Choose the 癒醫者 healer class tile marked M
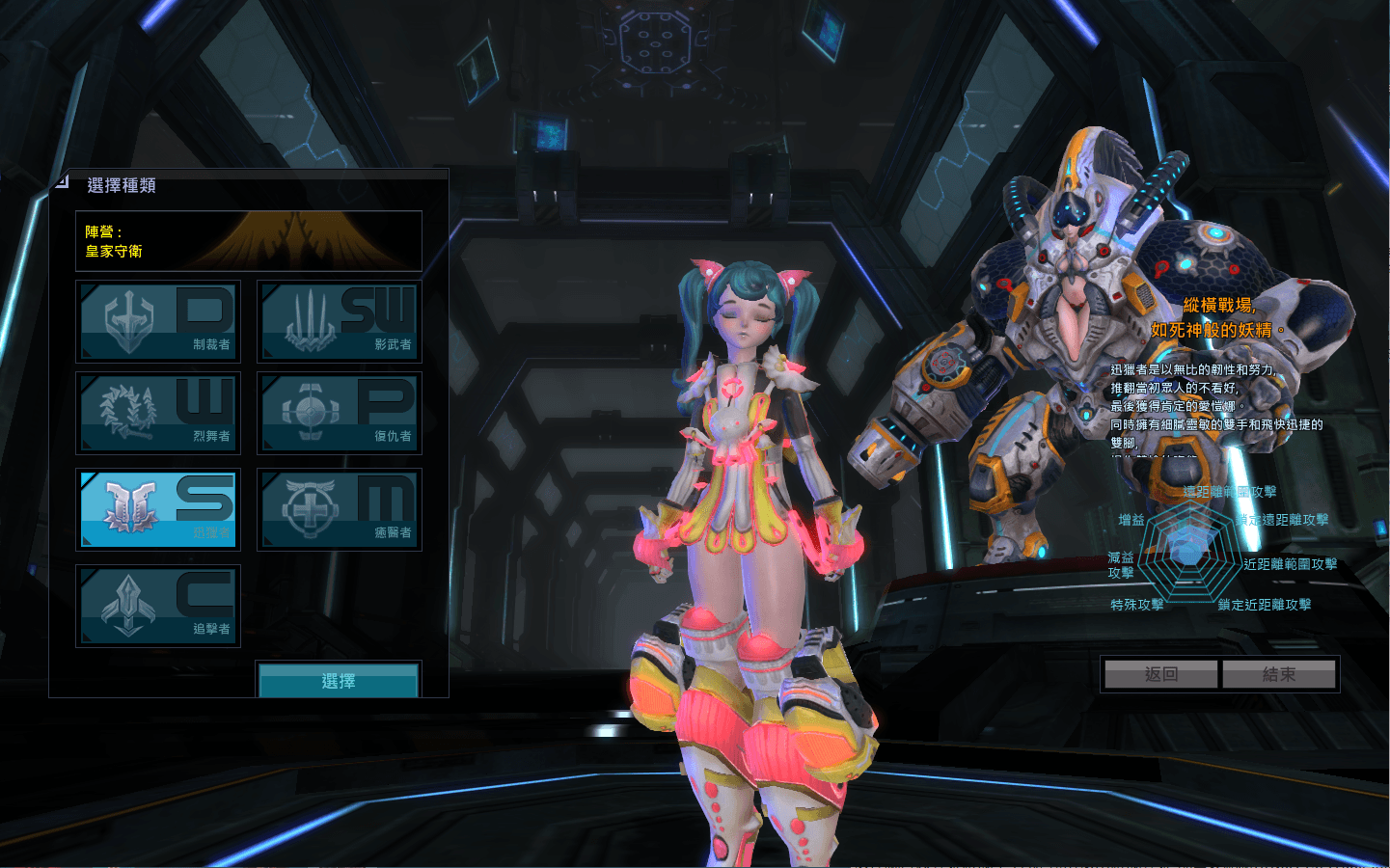 click(340, 509)
